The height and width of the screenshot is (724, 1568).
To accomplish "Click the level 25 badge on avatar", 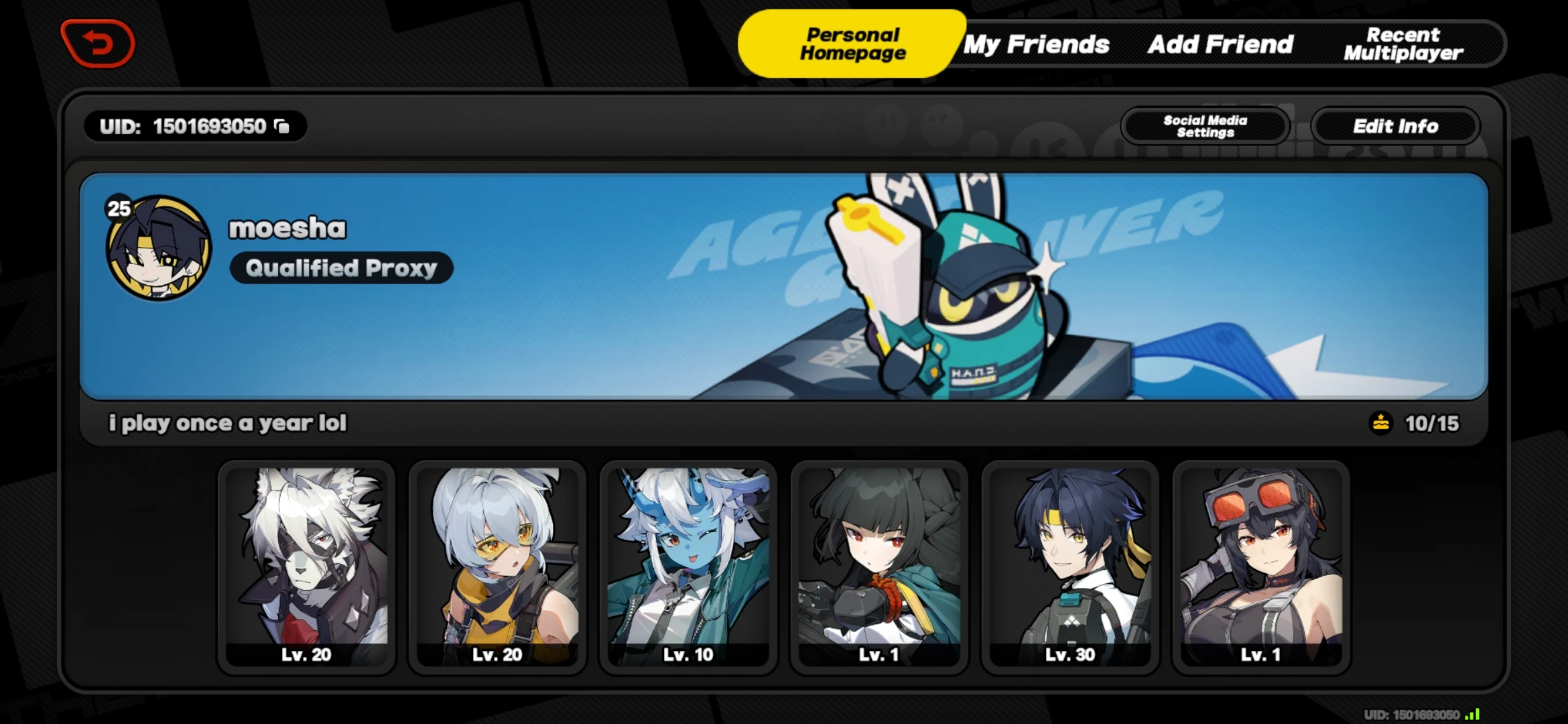I will pyautogui.click(x=117, y=209).
